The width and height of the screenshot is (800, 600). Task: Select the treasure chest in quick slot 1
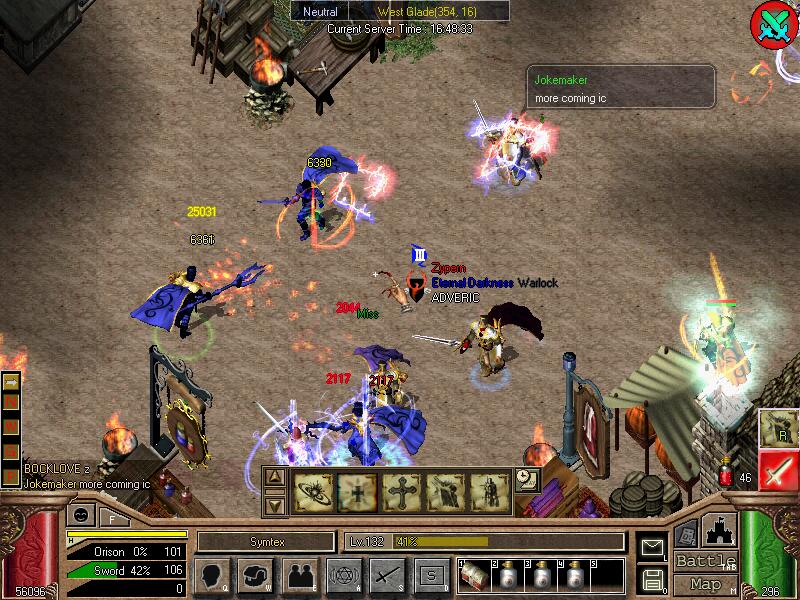coord(476,577)
